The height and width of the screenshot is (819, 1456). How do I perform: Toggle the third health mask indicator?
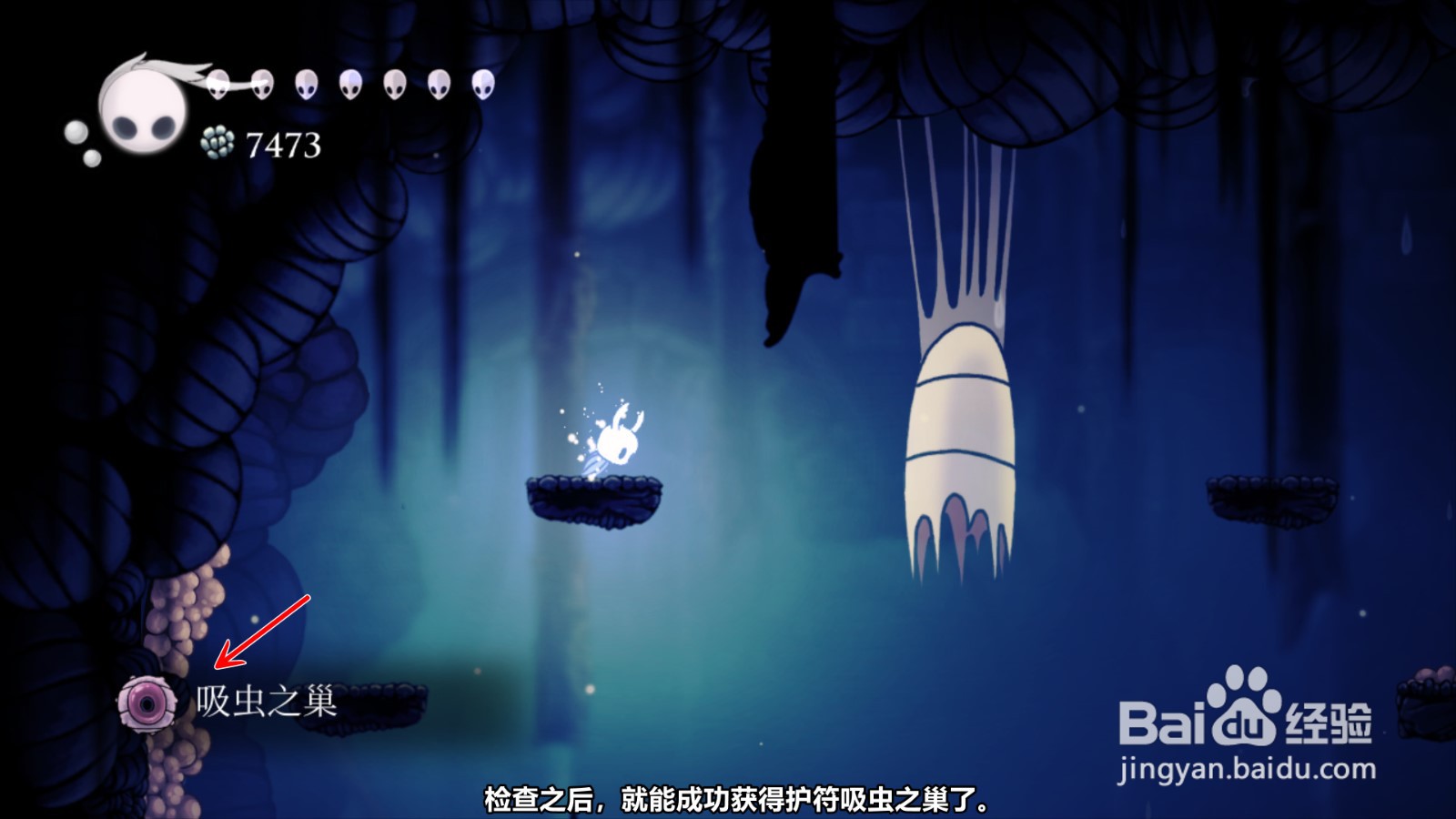(307, 86)
